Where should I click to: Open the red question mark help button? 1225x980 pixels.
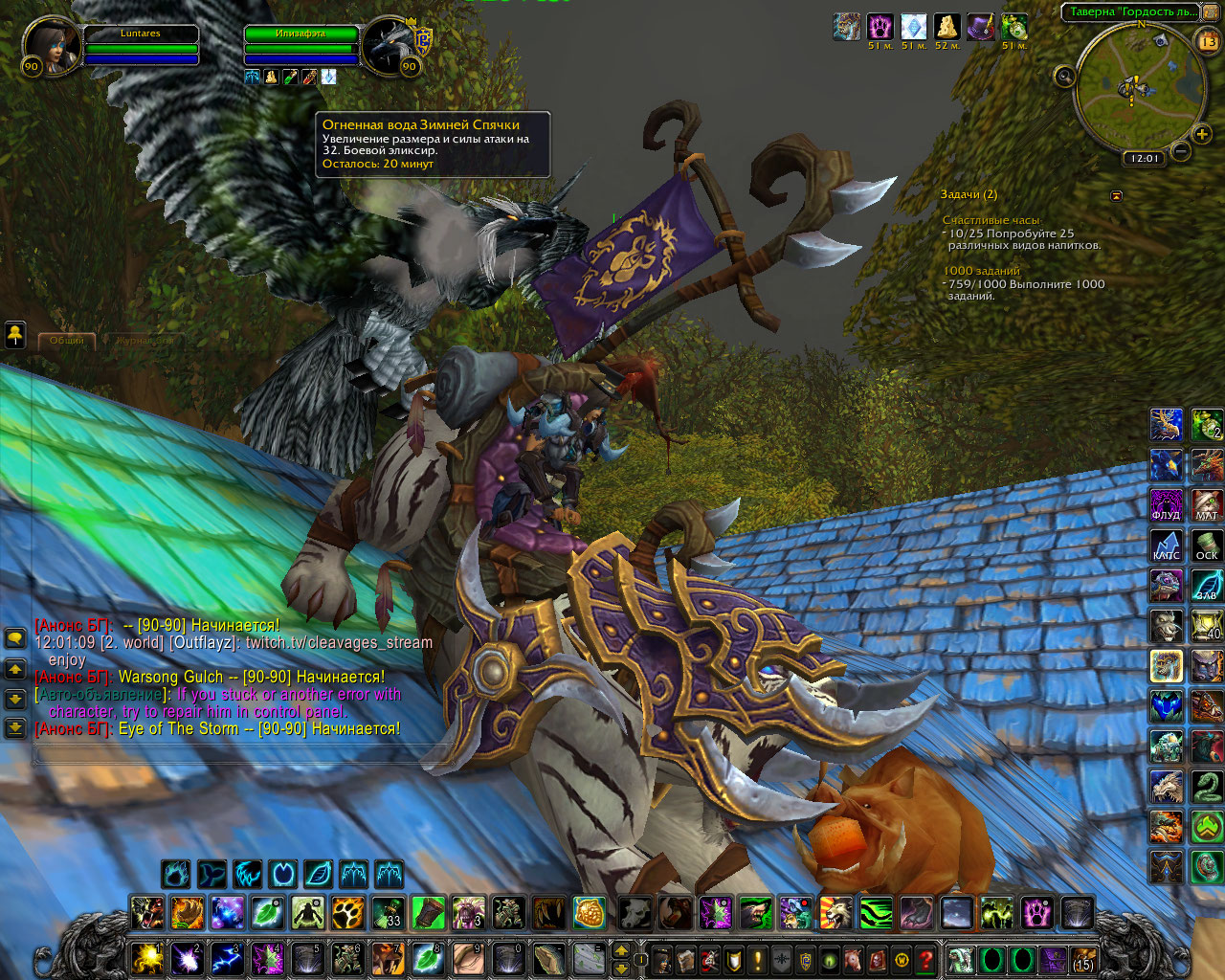point(925,959)
